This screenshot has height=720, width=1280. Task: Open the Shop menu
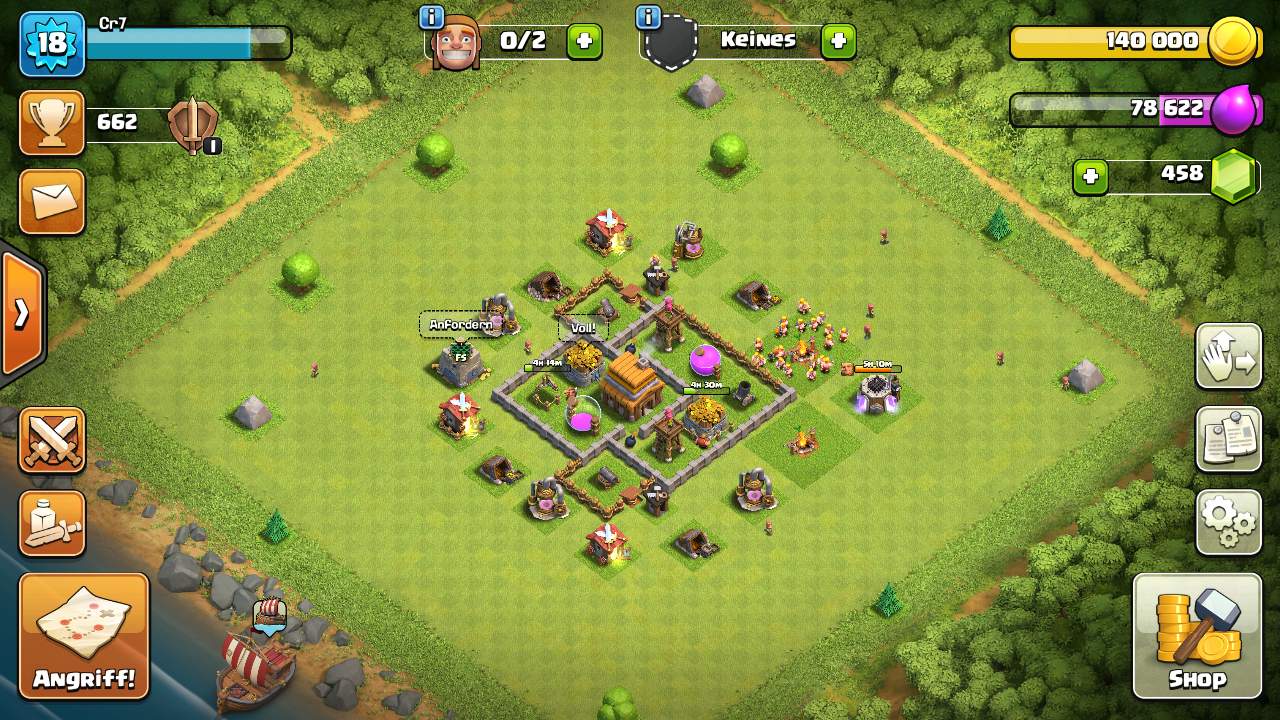(1197, 636)
